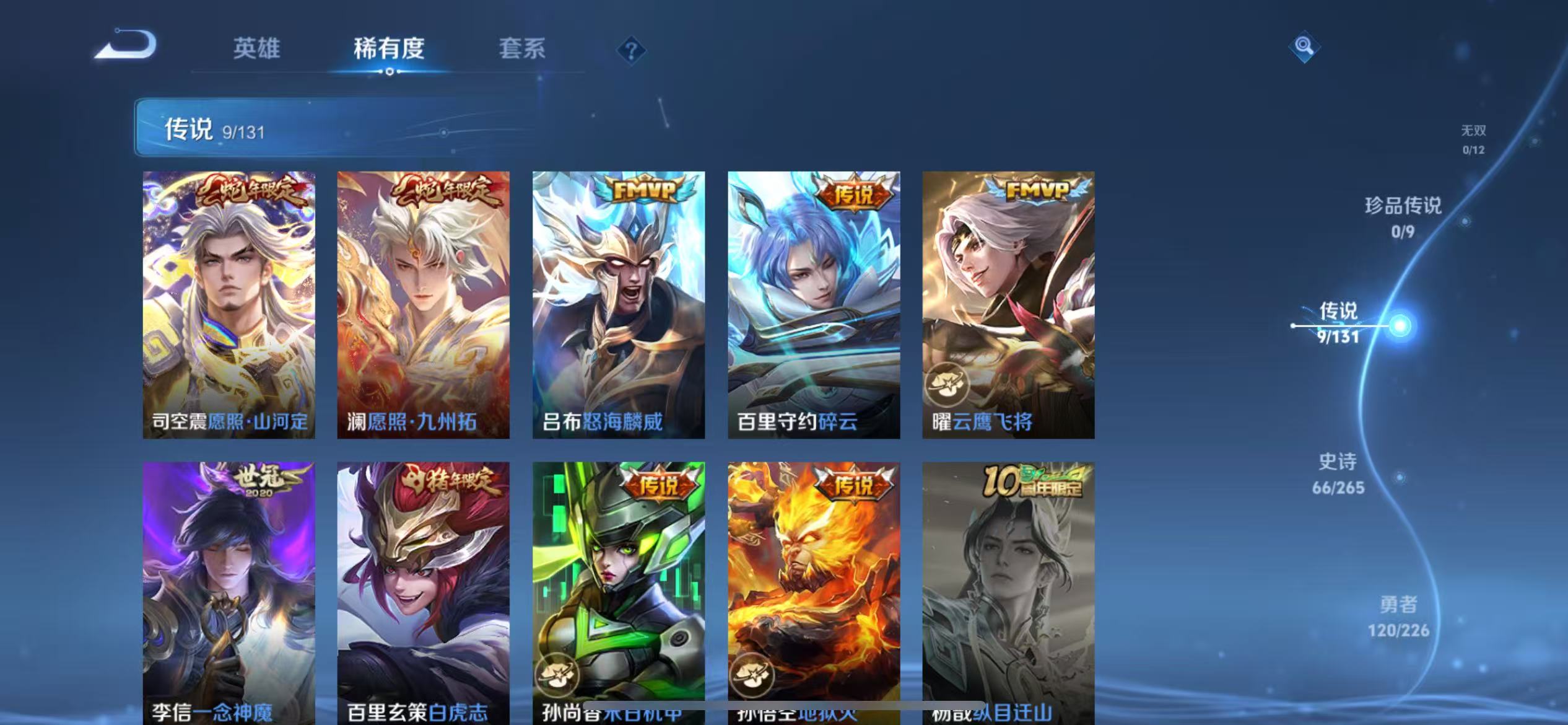Switch to the 套系 tab
Screen dimensions: 1568x725
coord(522,48)
